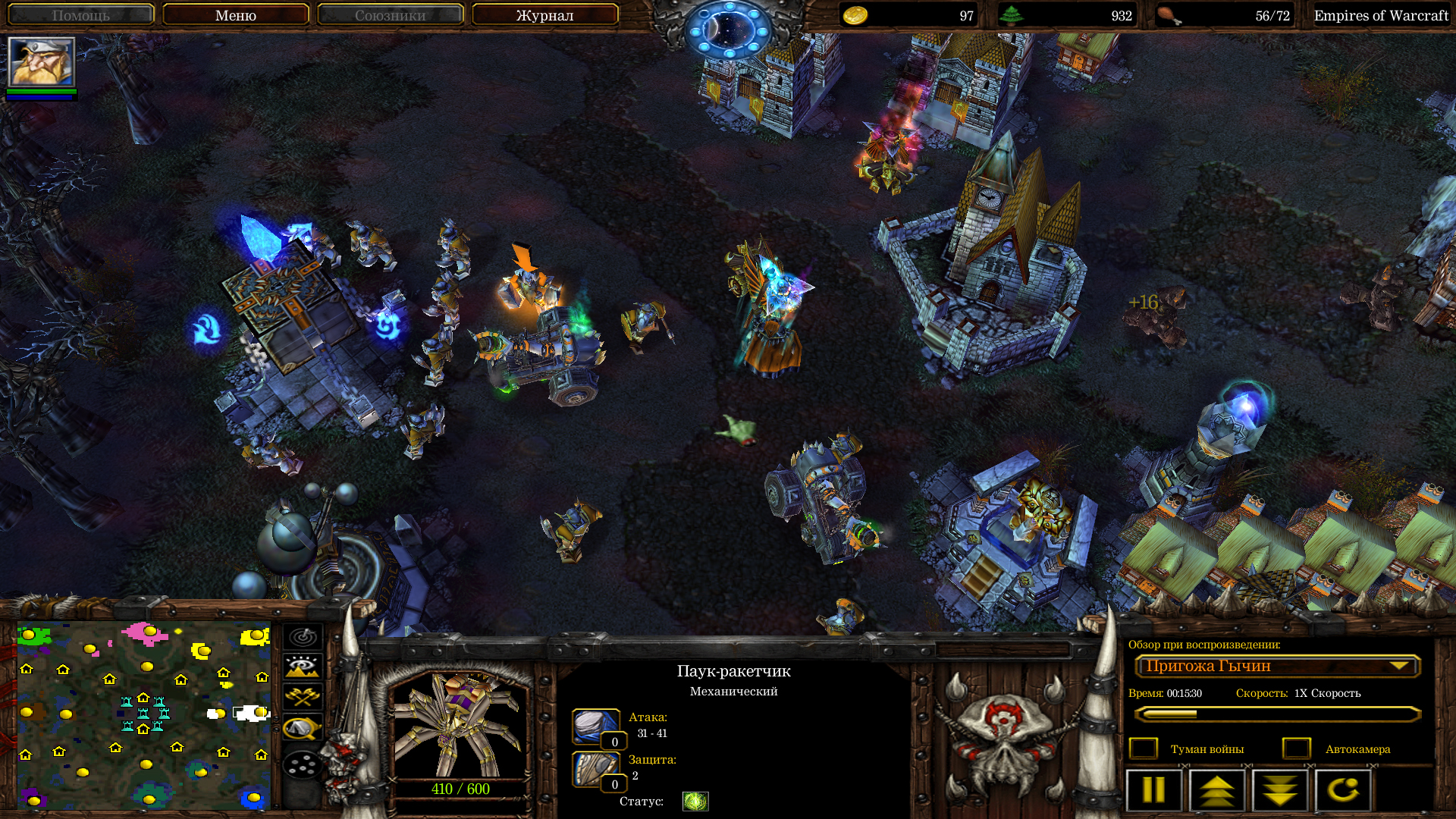This screenshot has height=819, width=1456.
Task: Click the defense armor icon
Action: pyautogui.click(x=595, y=769)
